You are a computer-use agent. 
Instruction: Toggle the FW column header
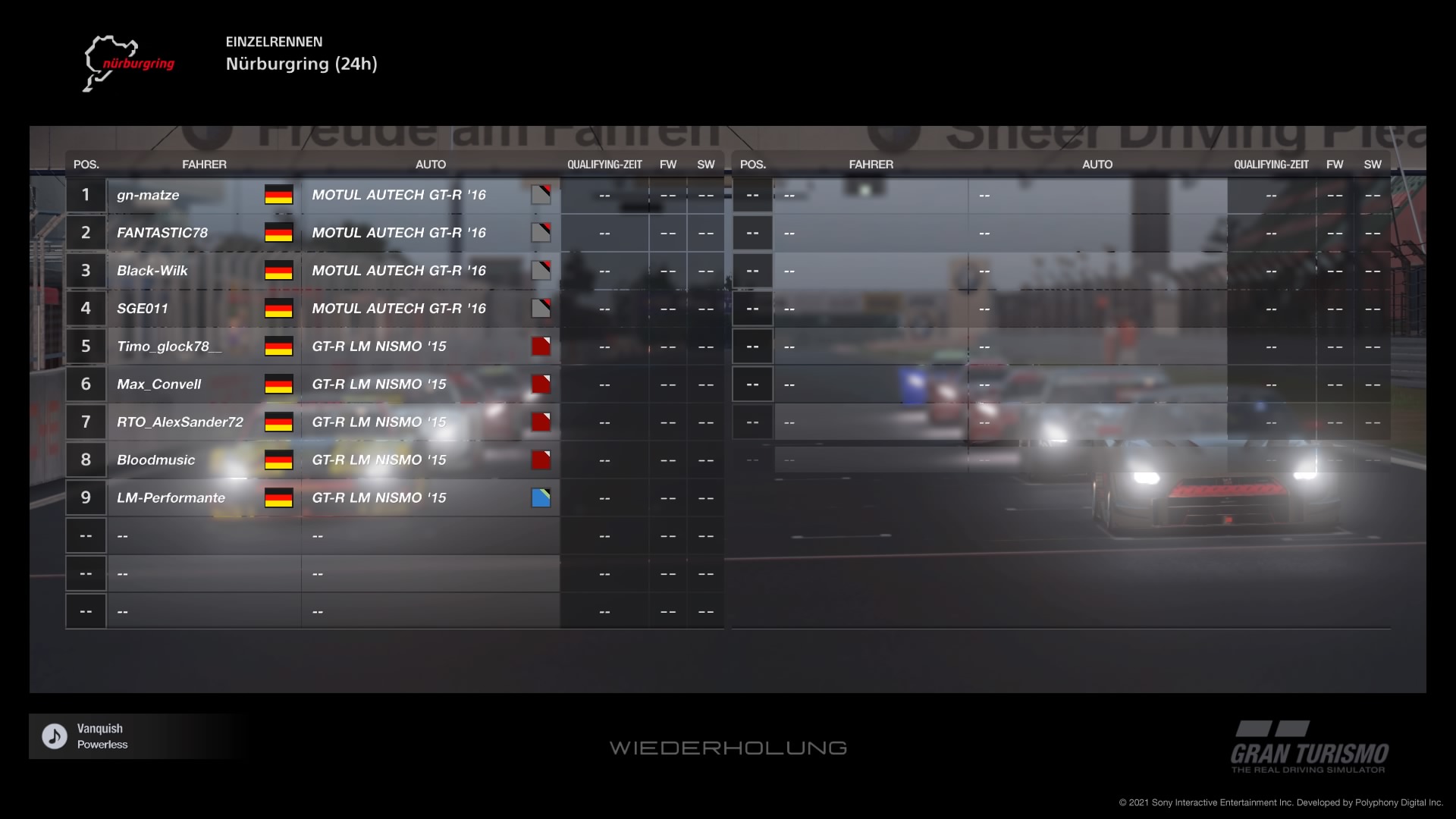pos(668,164)
